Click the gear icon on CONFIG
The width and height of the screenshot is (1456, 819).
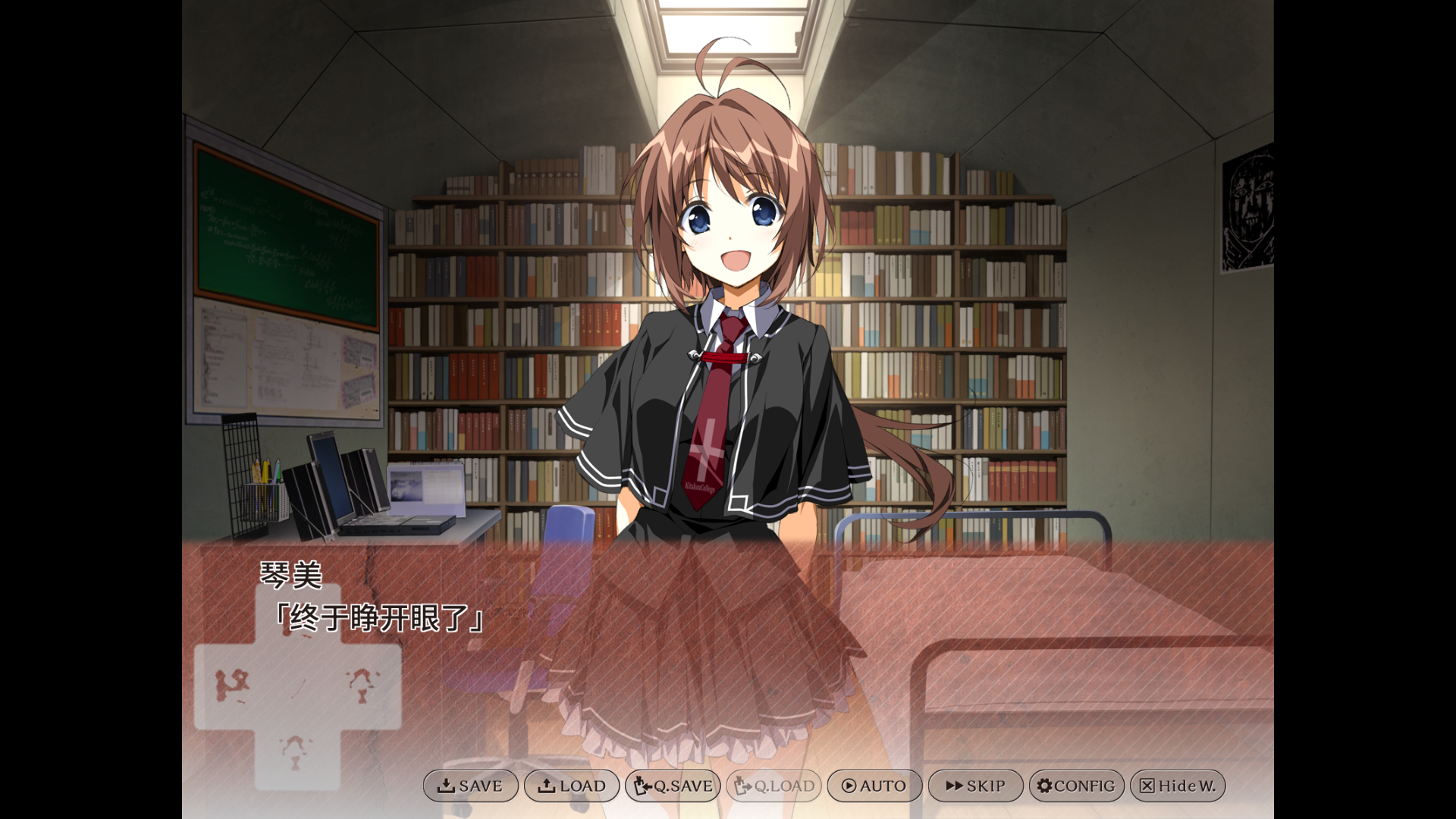coord(1045,786)
